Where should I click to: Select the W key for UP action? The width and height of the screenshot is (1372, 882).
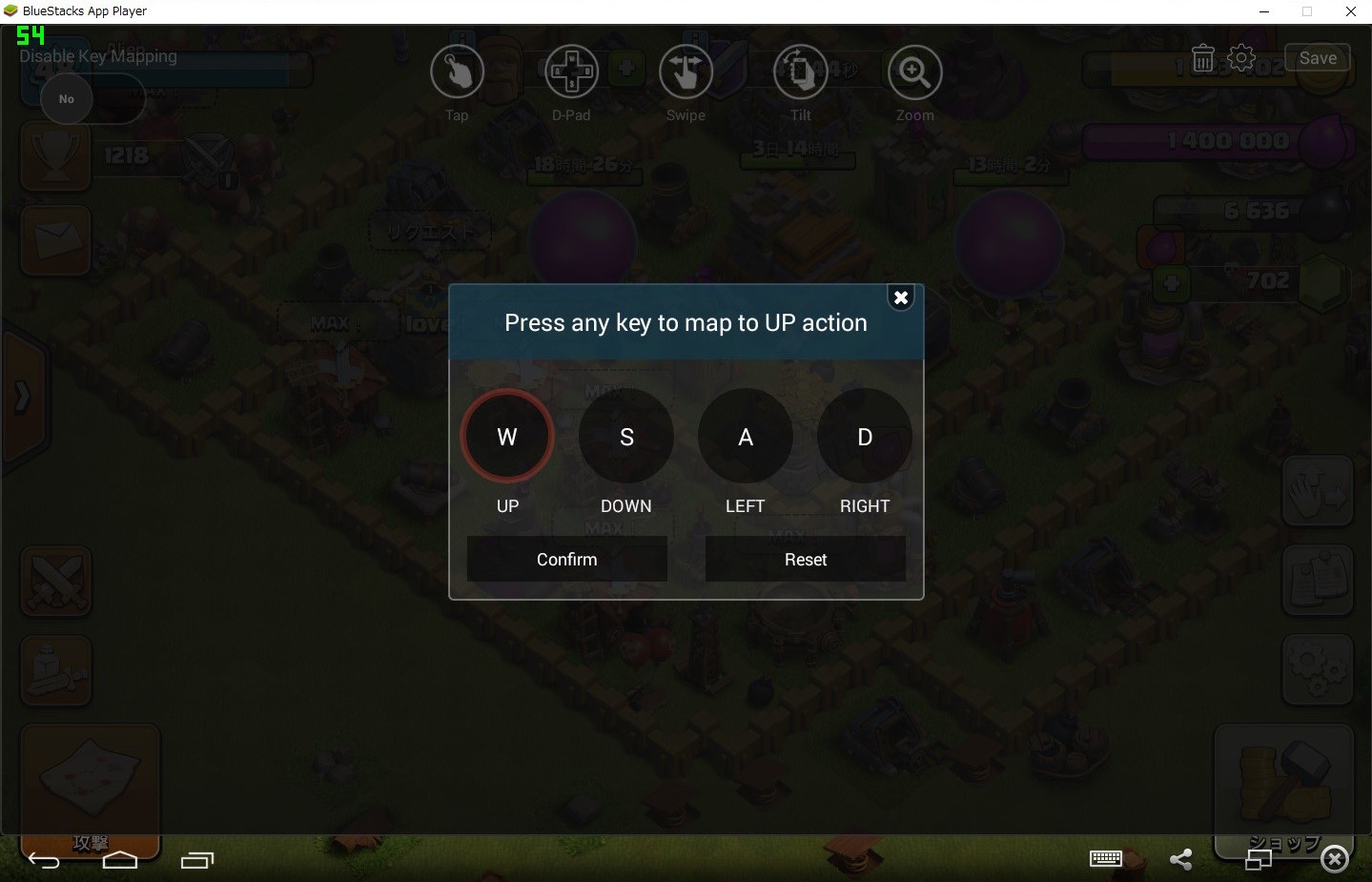click(507, 437)
